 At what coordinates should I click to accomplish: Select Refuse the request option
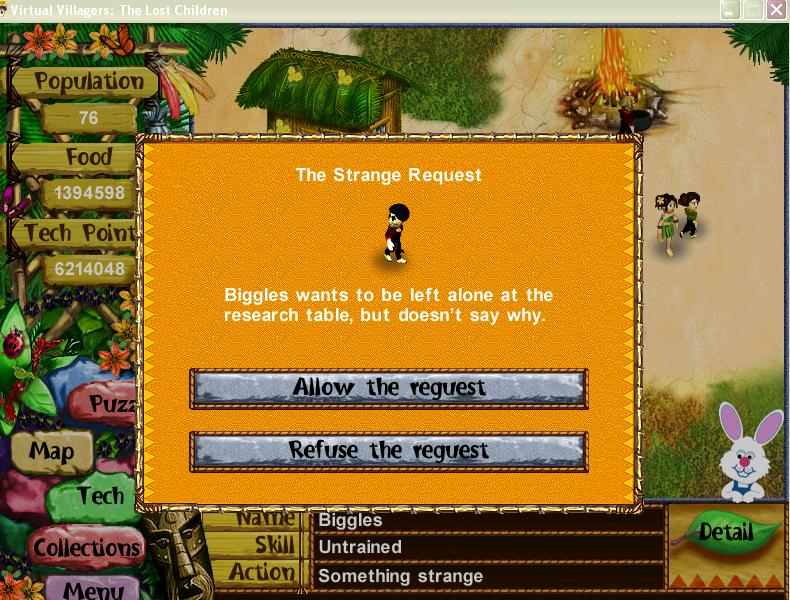pos(388,451)
